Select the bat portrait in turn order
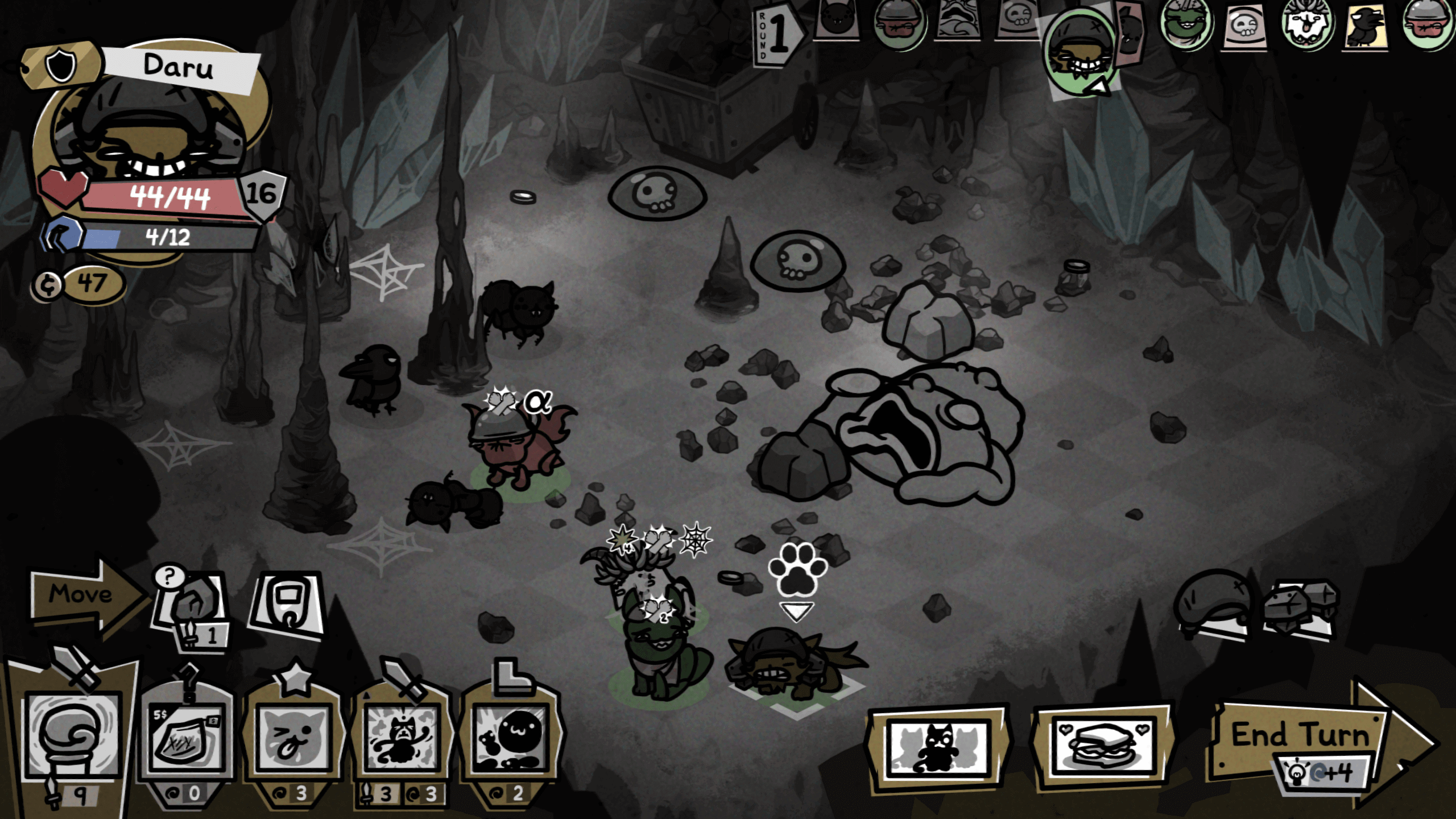 pos(836,20)
